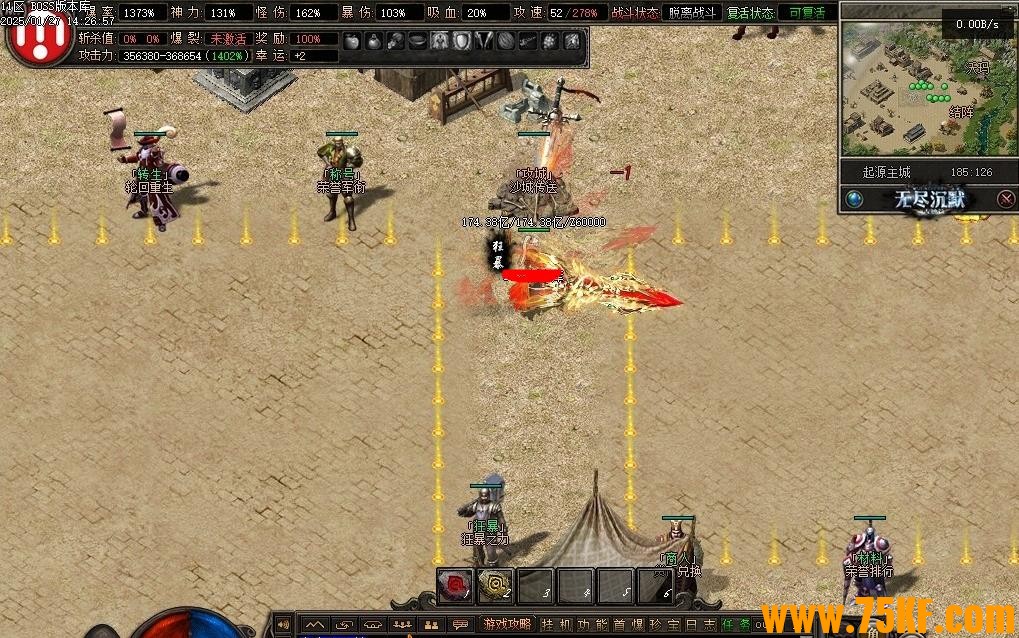The height and width of the screenshot is (638, 1019).
Task: Click the apple icon in buff bar
Action: [x=351, y=41]
